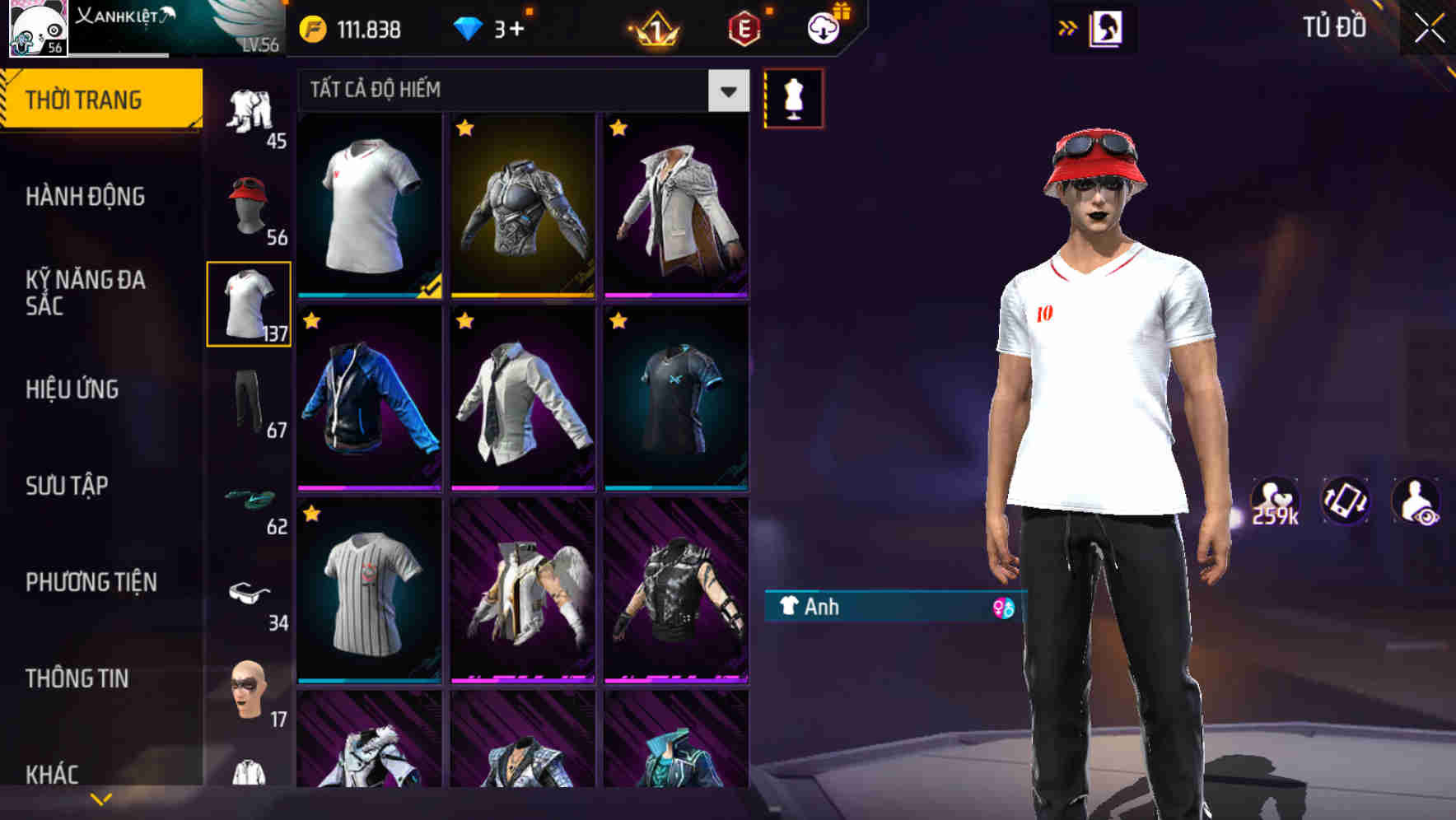Collapse the panel using the double-arrow chevron
The image size is (1456, 820).
click(1066, 27)
